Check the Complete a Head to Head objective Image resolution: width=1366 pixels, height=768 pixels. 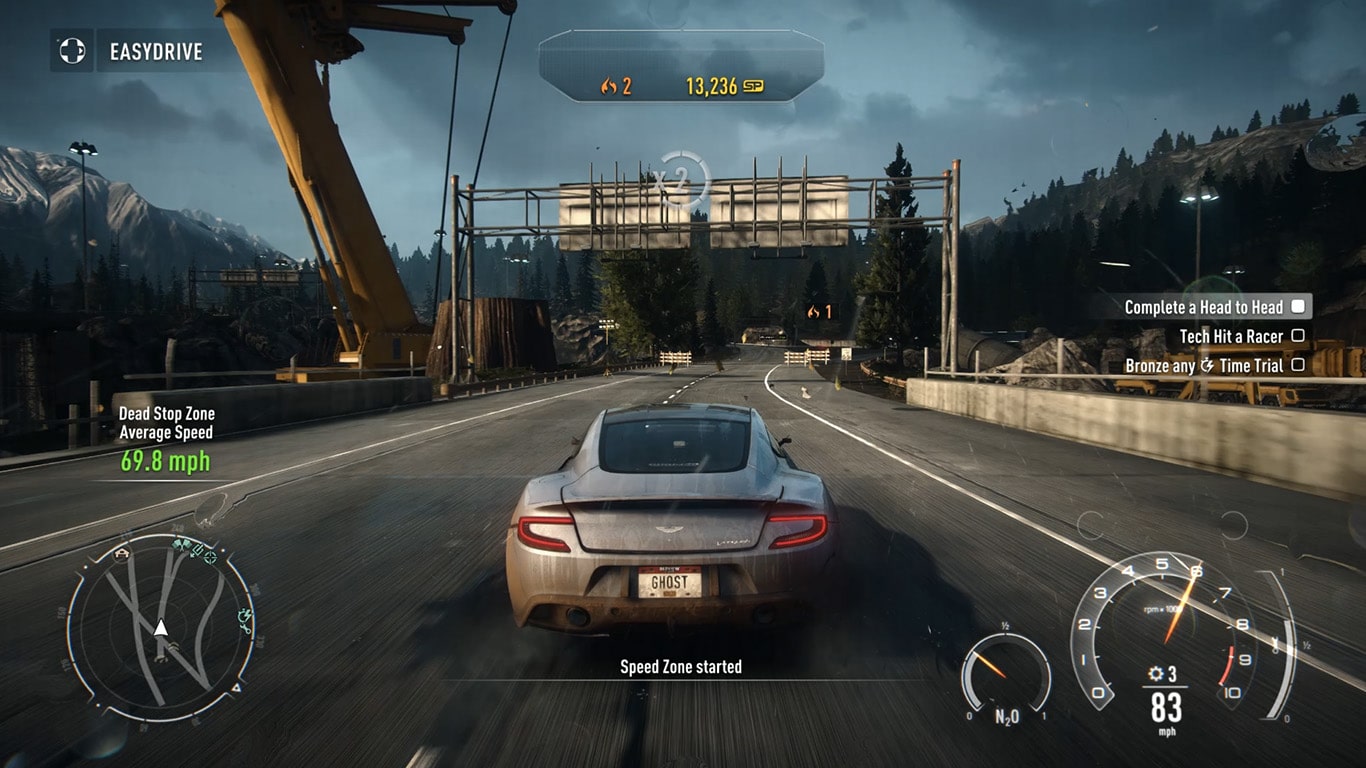[x=1297, y=308]
